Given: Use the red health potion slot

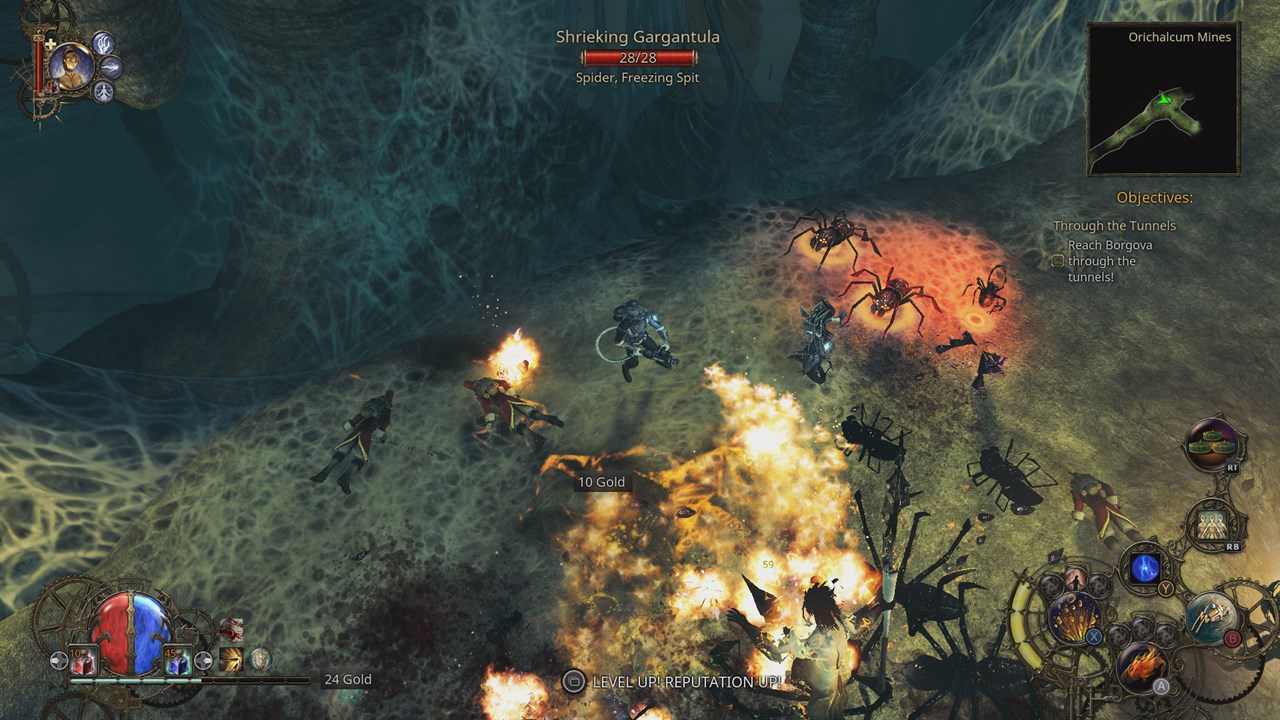Looking at the screenshot, I should 82,660.
